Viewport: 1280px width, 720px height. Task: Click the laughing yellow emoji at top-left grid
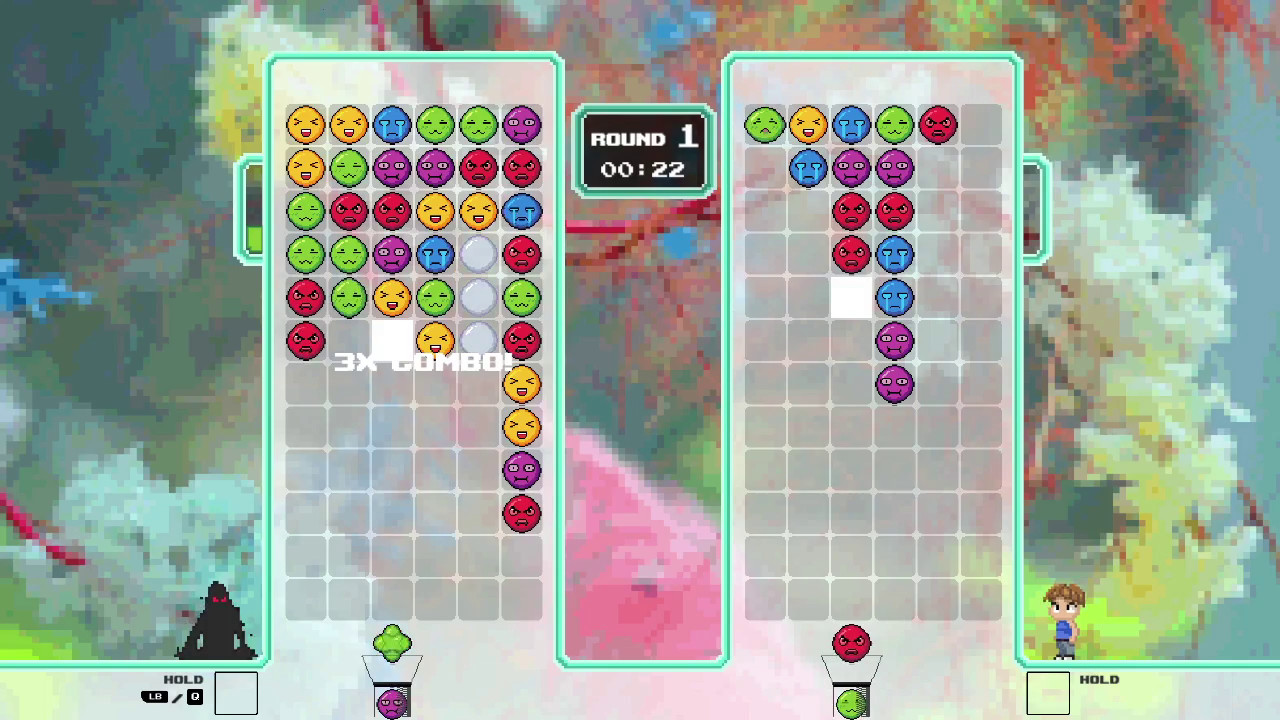(306, 125)
